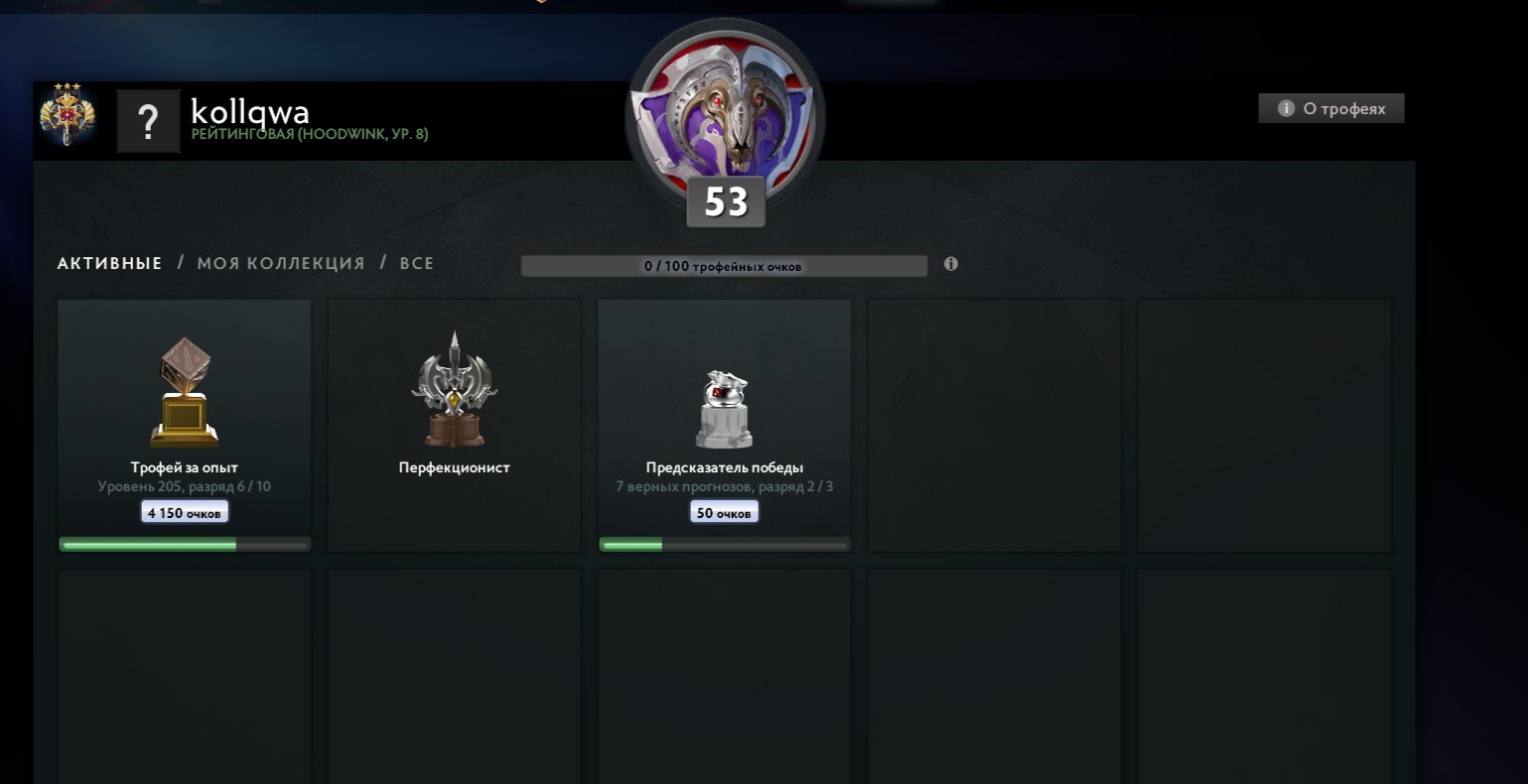Click the Перфекционист silver trophy icon
Screen dimensions: 1528x784
[454, 387]
